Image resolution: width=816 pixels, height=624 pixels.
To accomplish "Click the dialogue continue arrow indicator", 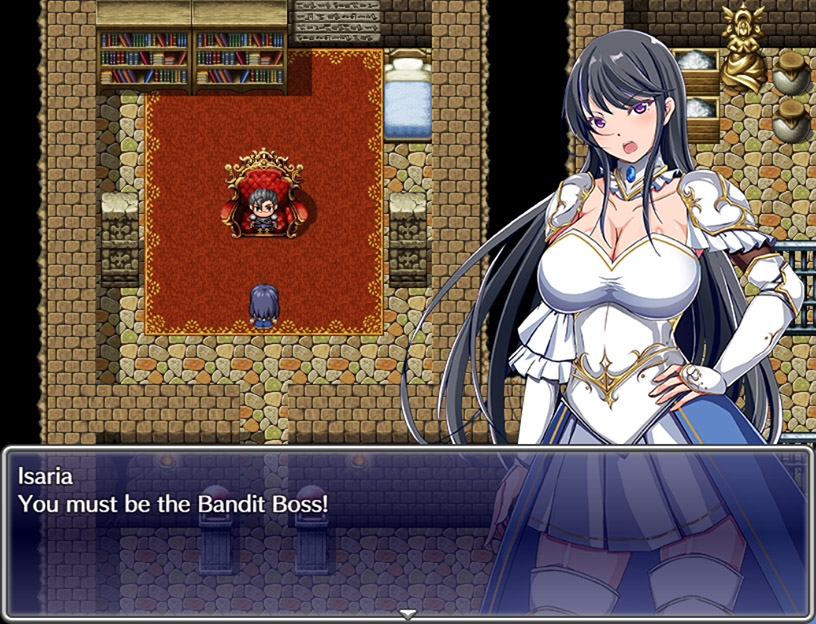I will tap(407, 613).
